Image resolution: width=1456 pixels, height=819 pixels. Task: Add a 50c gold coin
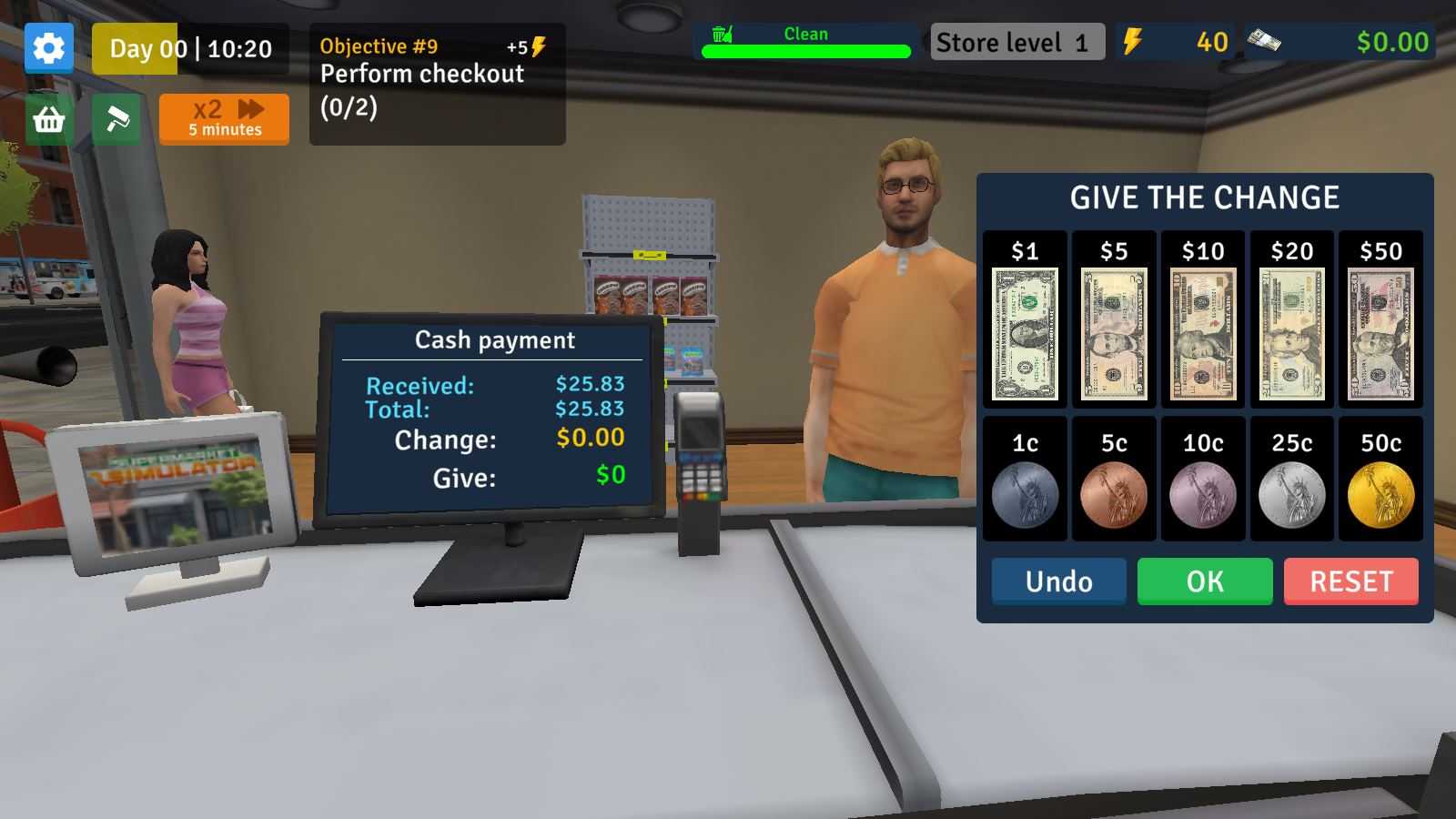pos(1380,495)
